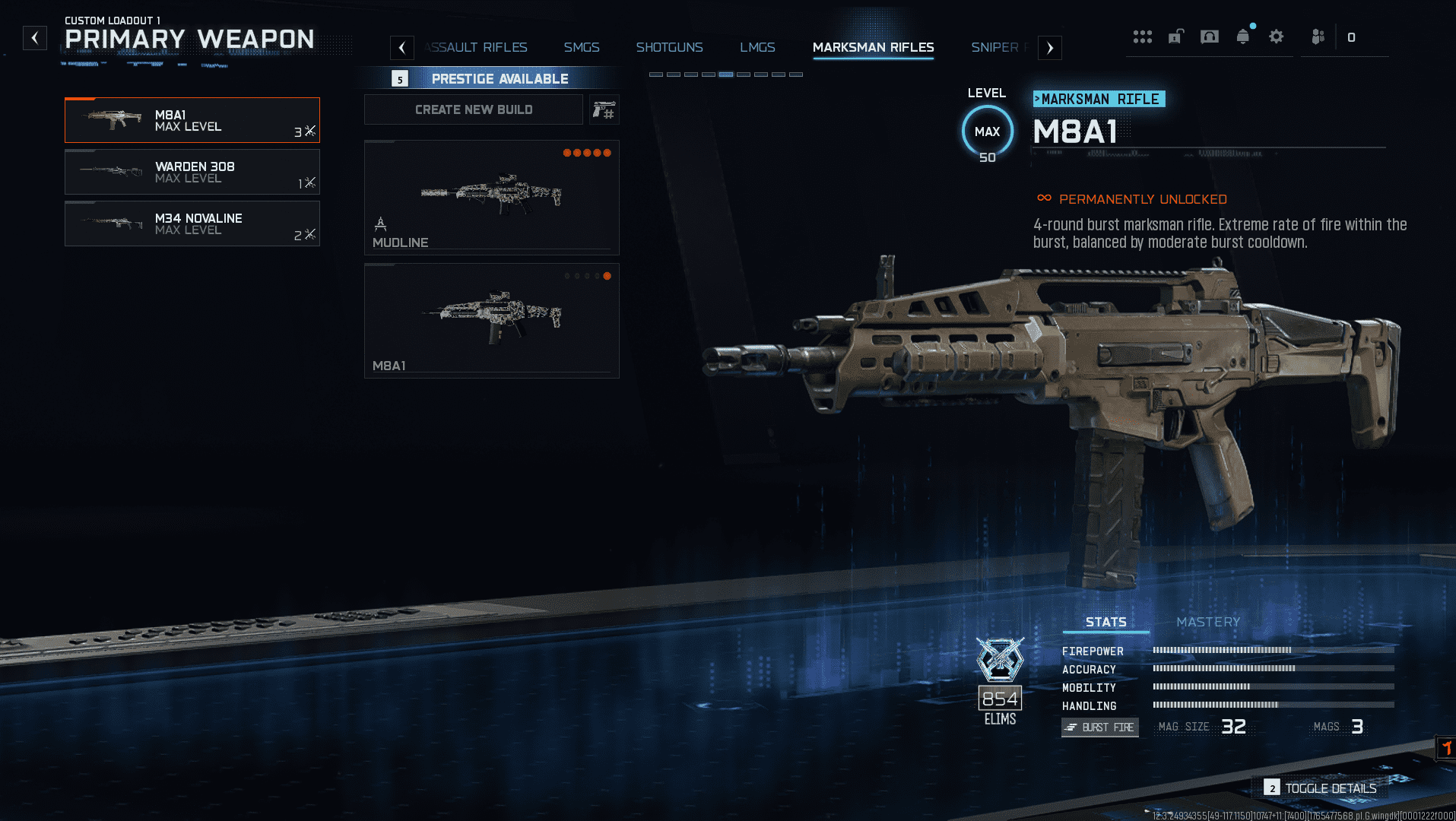Show the Shotguns category
The height and width of the screenshot is (821, 1456).
[x=669, y=47]
